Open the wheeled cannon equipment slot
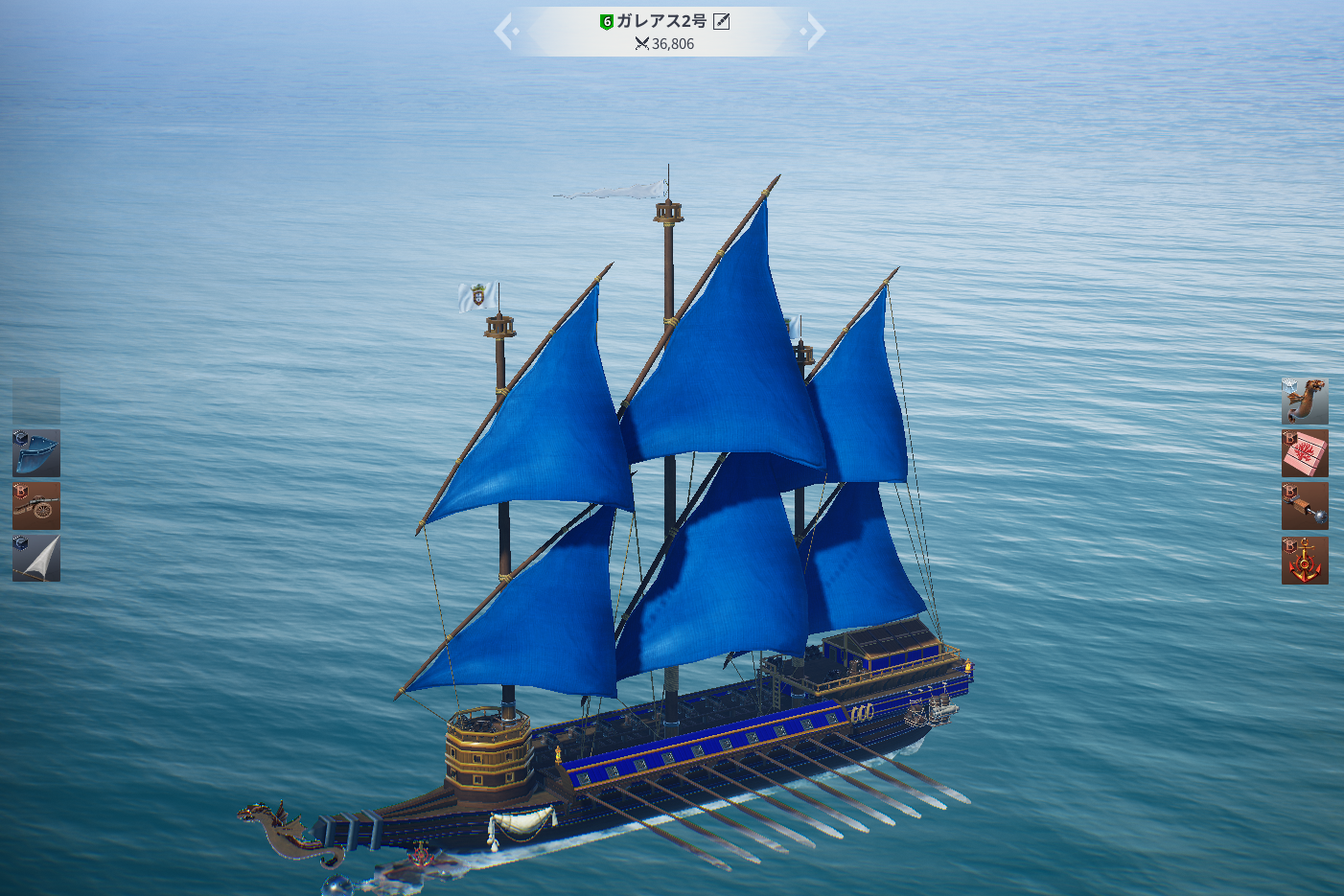Screen dimensions: 1344x896 [x=36, y=506]
